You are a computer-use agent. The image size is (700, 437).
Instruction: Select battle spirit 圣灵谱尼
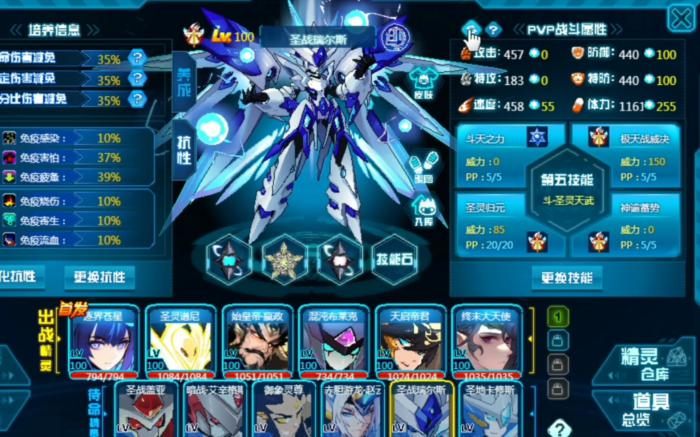pyautogui.click(x=180, y=342)
